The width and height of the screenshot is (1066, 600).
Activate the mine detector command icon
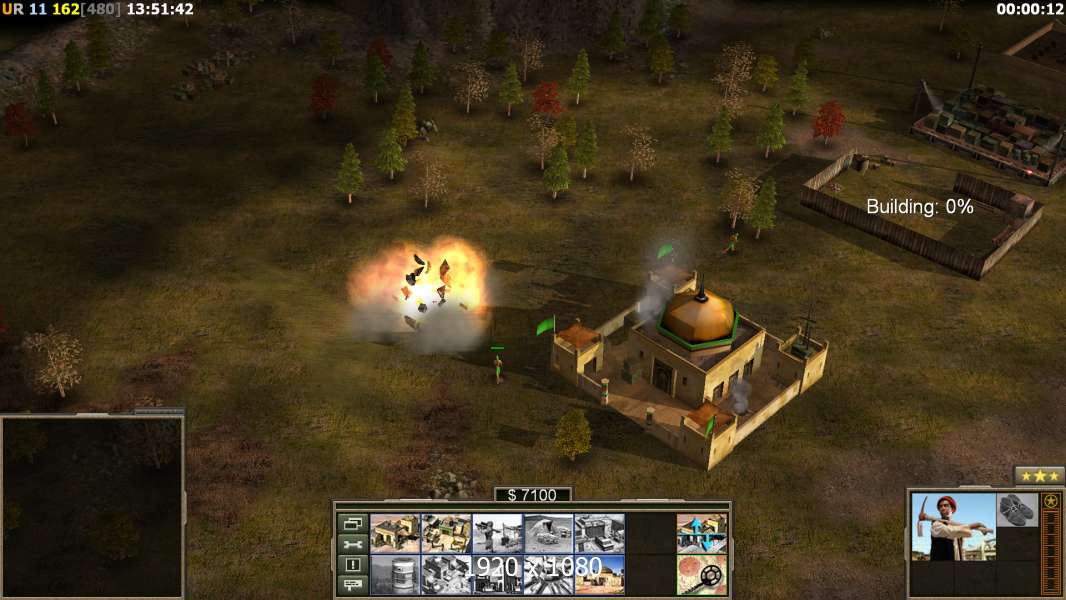click(x=701, y=574)
